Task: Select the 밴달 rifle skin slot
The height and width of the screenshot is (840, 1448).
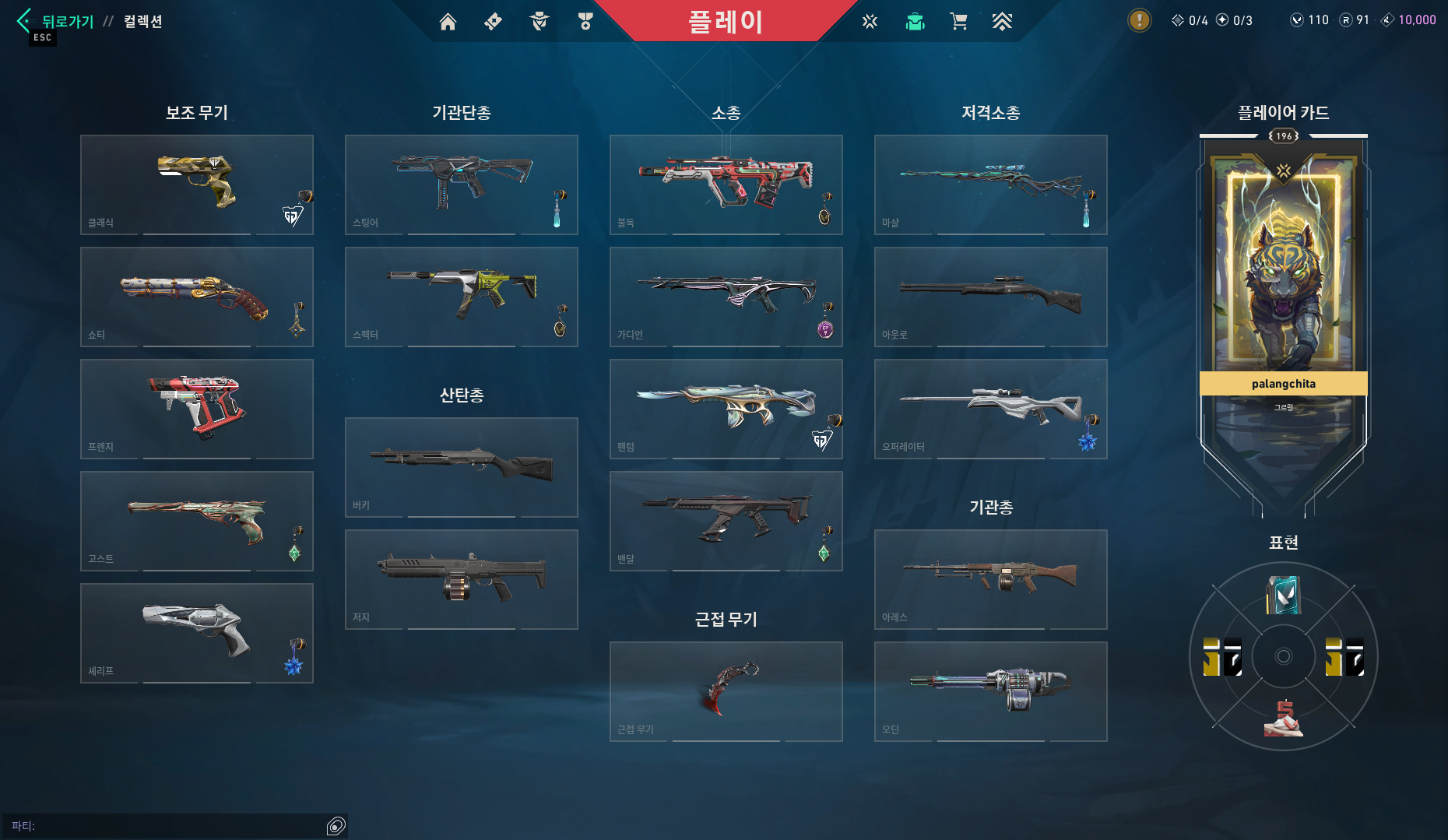Action: tap(726, 521)
